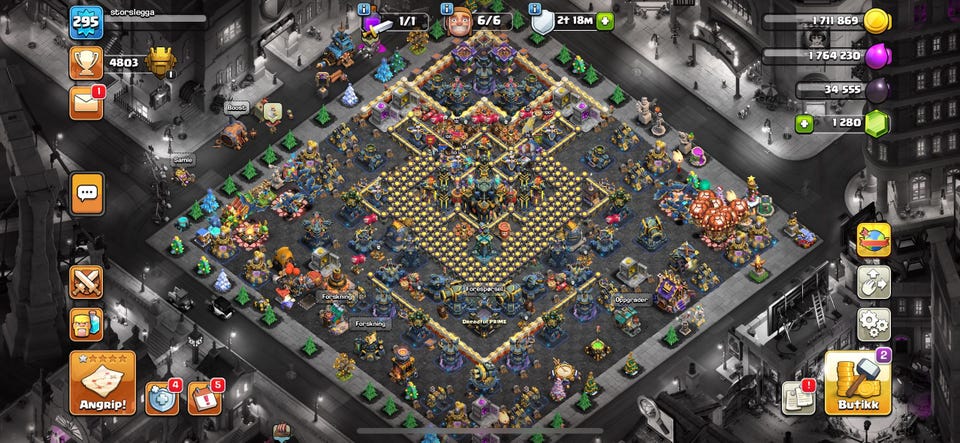The height and width of the screenshot is (443, 960).
Task: Open the red alert icon with 5 notifications
Action: (x=205, y=397)
